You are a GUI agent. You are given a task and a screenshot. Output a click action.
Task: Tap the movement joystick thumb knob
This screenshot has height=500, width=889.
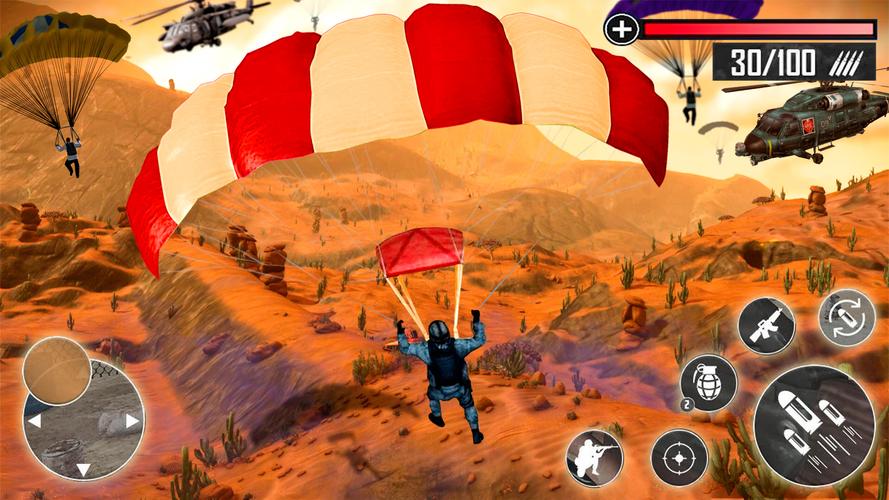(x=57, y=371)
